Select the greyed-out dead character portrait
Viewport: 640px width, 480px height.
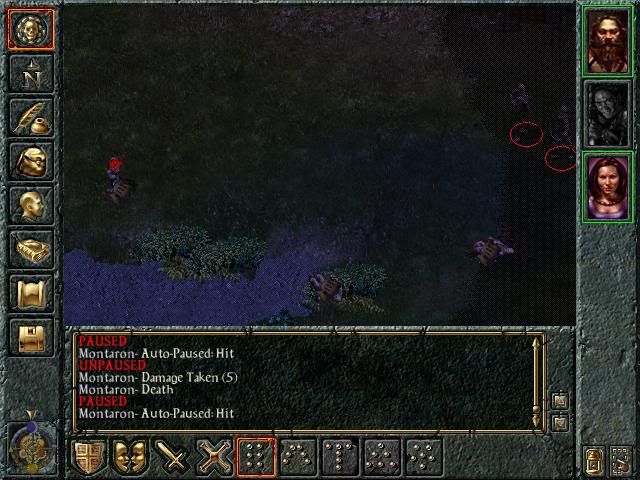pyautogui.click(x=607, y=113)
